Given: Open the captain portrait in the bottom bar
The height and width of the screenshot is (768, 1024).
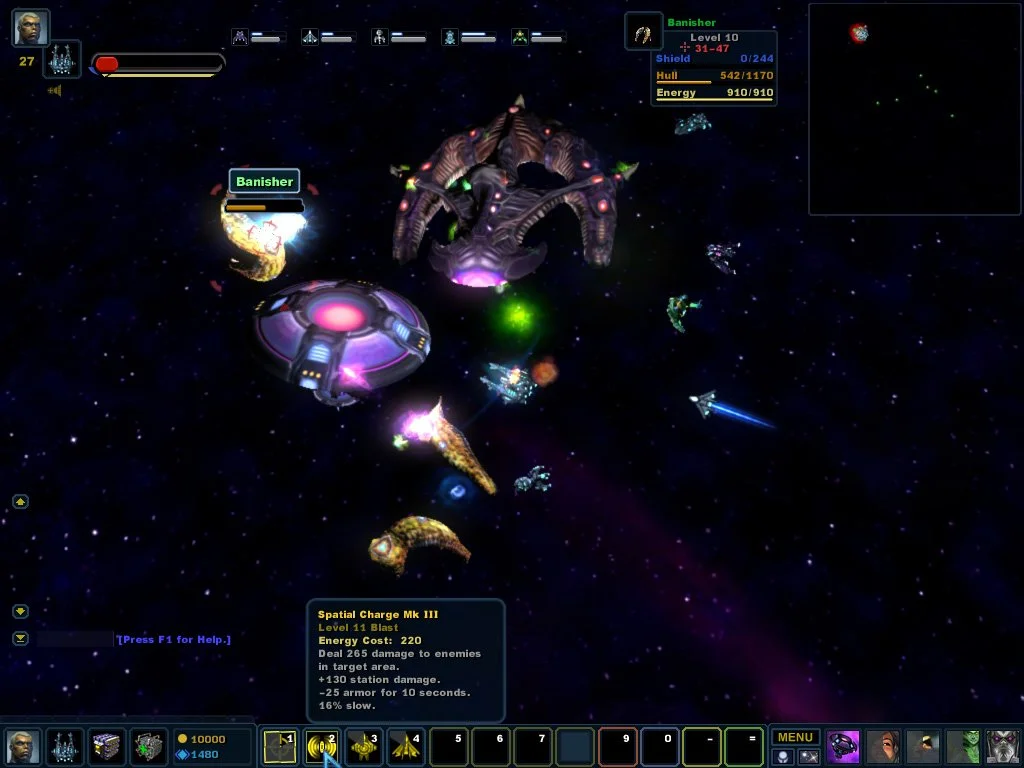Looking at the screenshot, I should tap(23, 746).
